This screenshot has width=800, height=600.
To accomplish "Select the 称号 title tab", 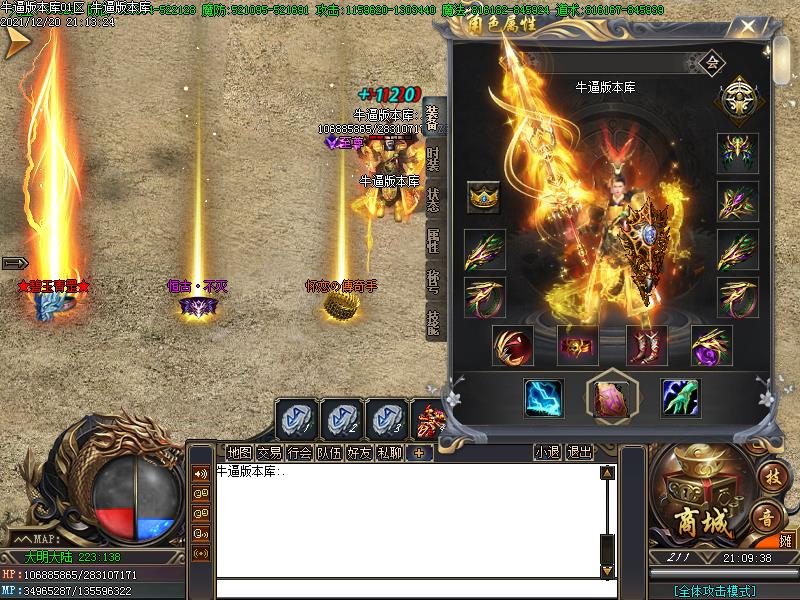I will [433, 282].
